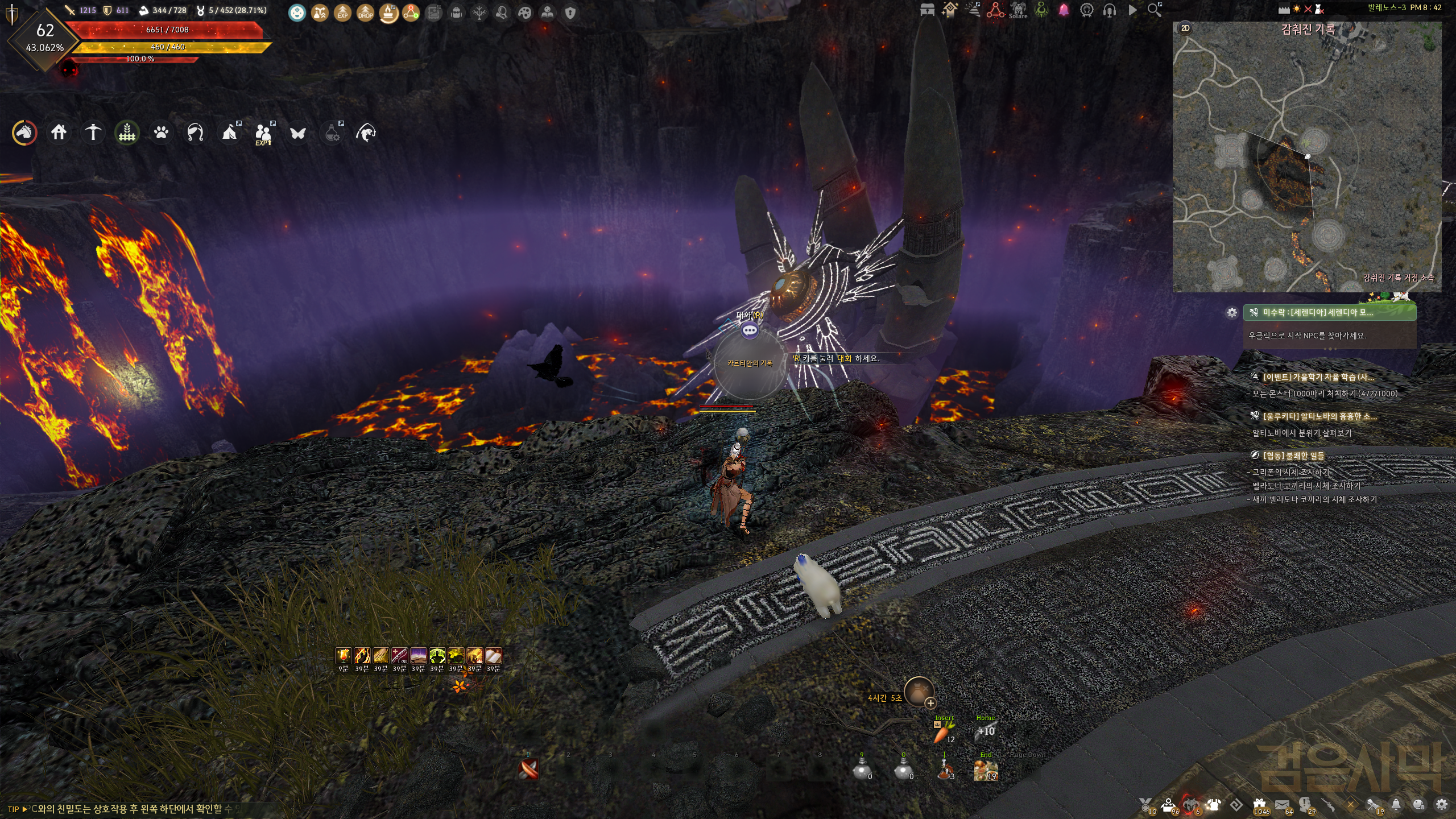Open the paw print pet icon
The image size is (1456, 819).
(161, 133)
